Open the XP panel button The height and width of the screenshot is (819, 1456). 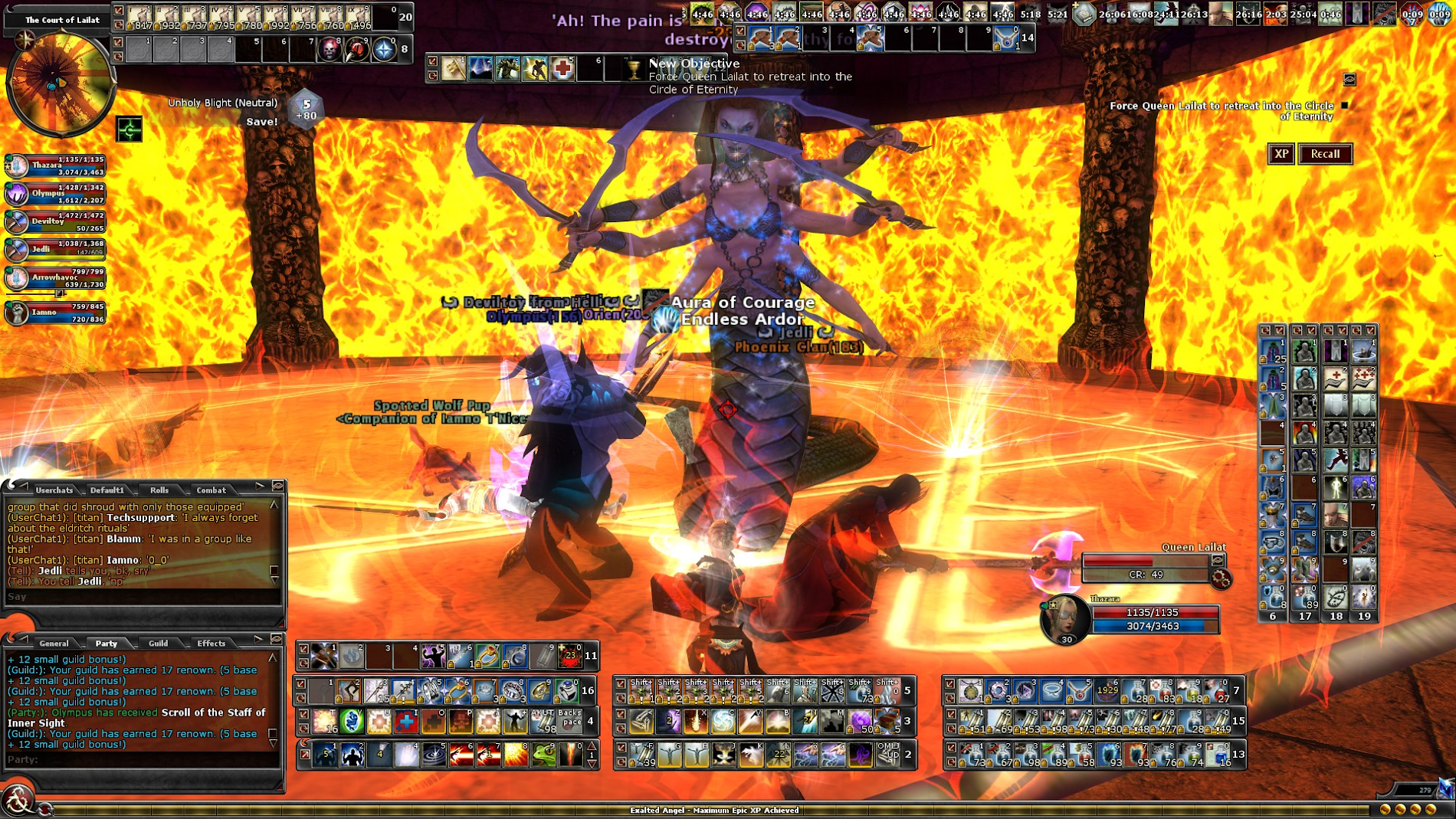pyautogui.click(x=1281, y=154)
